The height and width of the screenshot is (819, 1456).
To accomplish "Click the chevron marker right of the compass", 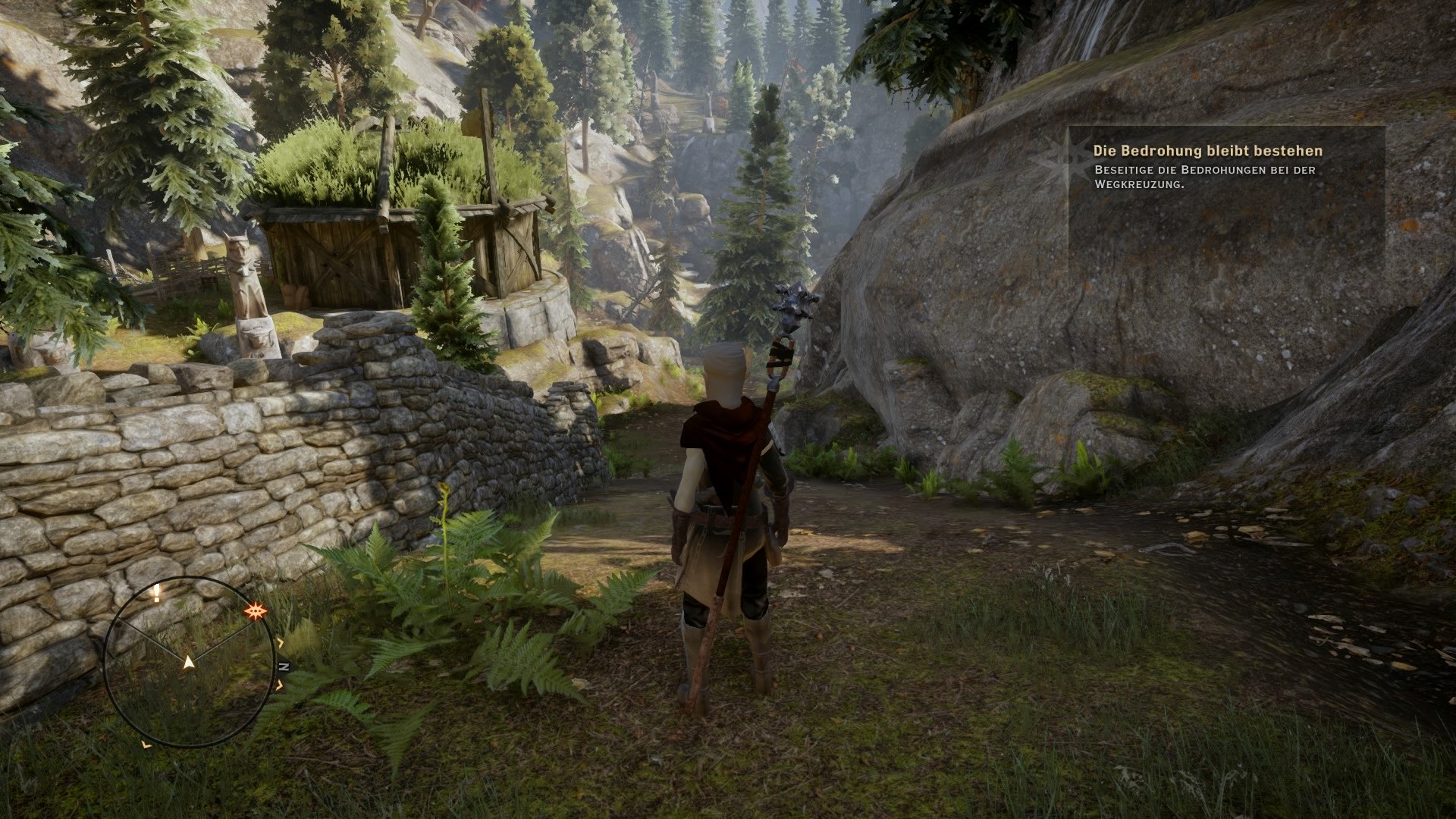I will click(x=280, y=642).
